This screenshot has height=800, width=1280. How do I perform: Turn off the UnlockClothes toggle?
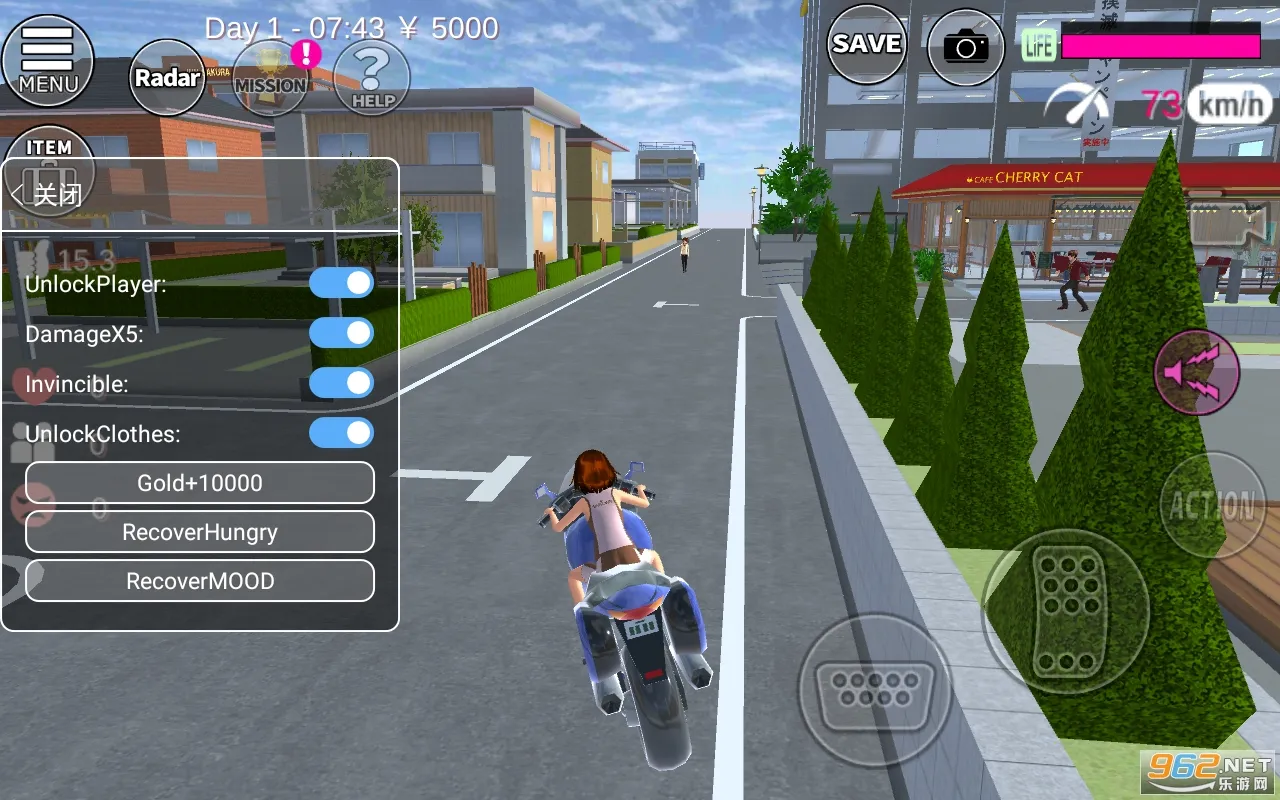341,433
